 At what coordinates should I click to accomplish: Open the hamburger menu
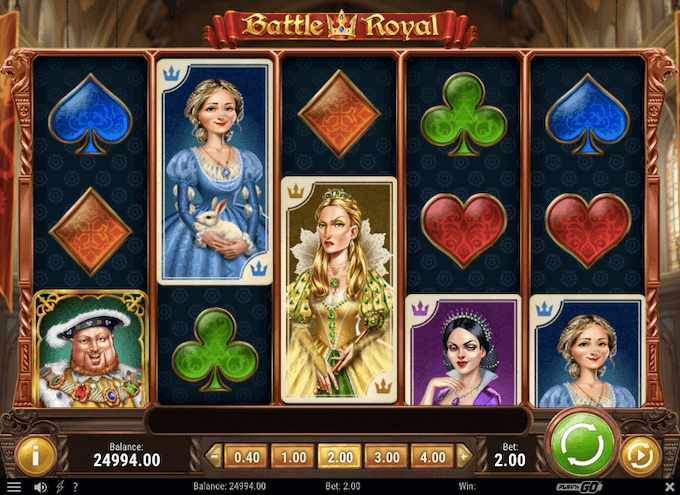point(13,487)
